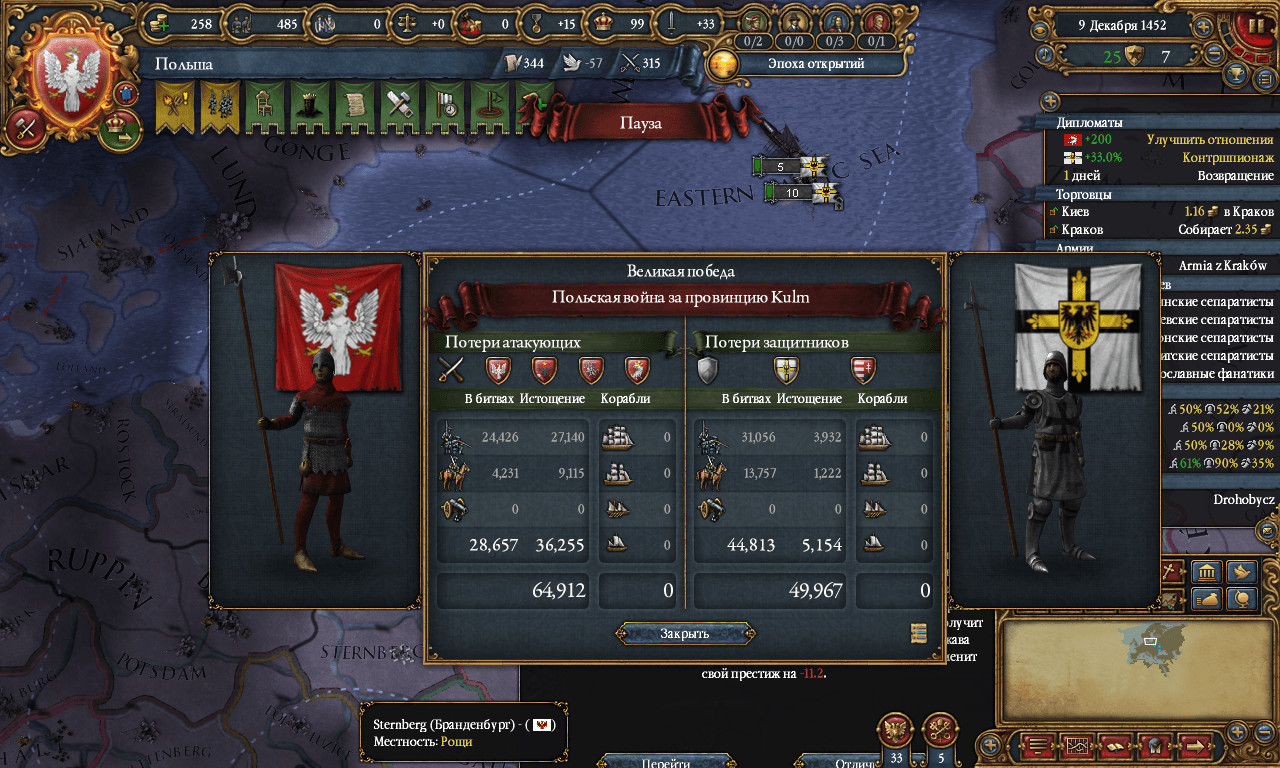1280x768 pixels.
Task: Switch to the diplomatic dove map mode
Action: [1242, 573]
